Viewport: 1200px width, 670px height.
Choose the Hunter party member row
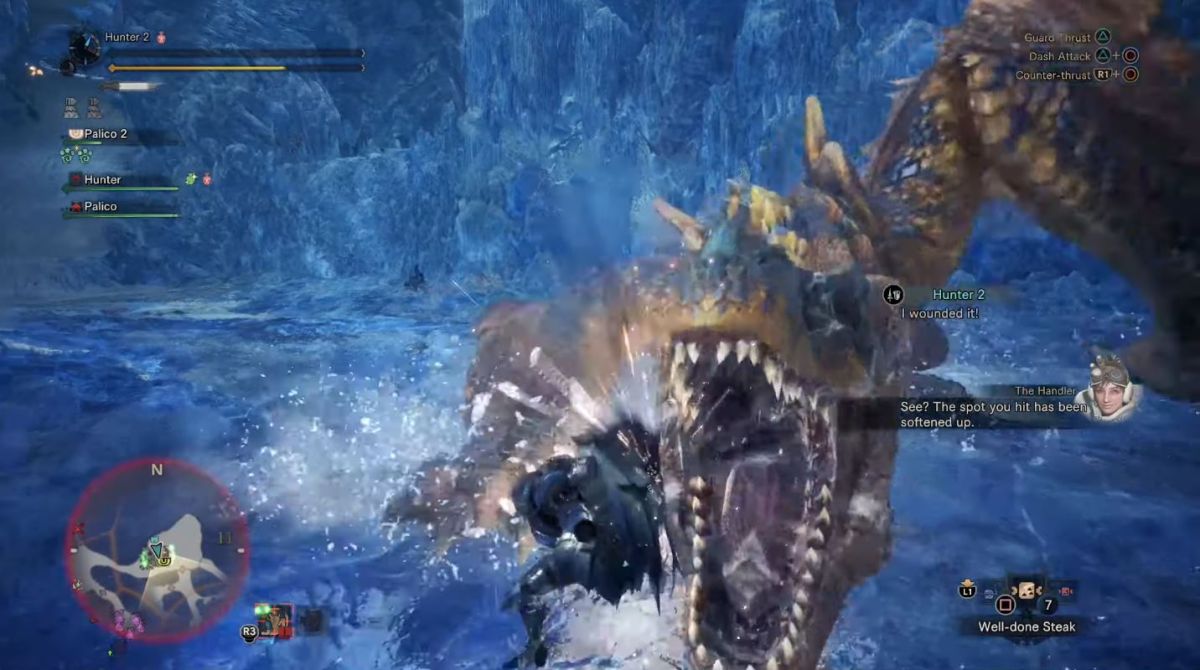[x=104, y=180]
